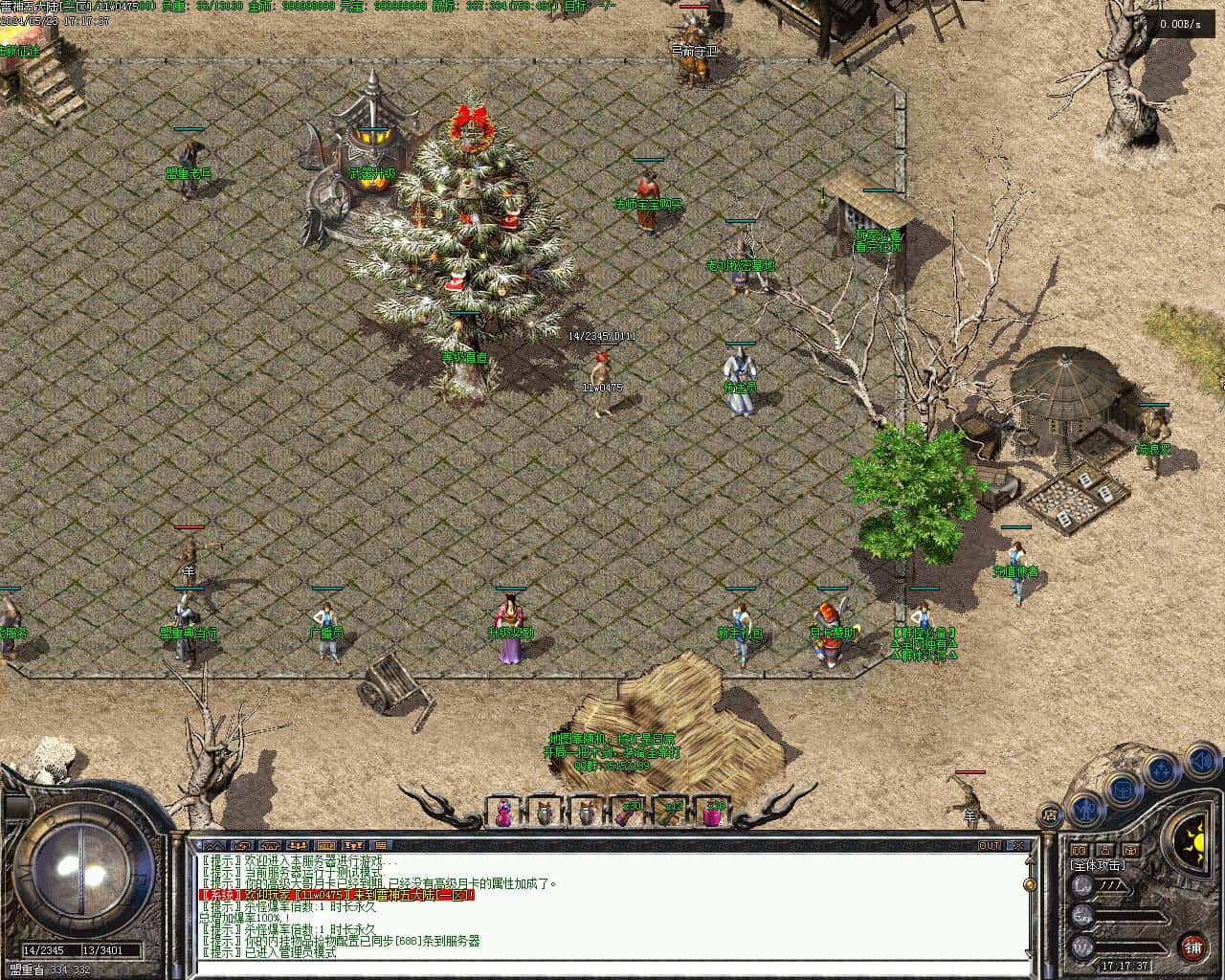Click the red 铺 stall button
Screen dimensions: 1225x980
[x=1192, y=947]
